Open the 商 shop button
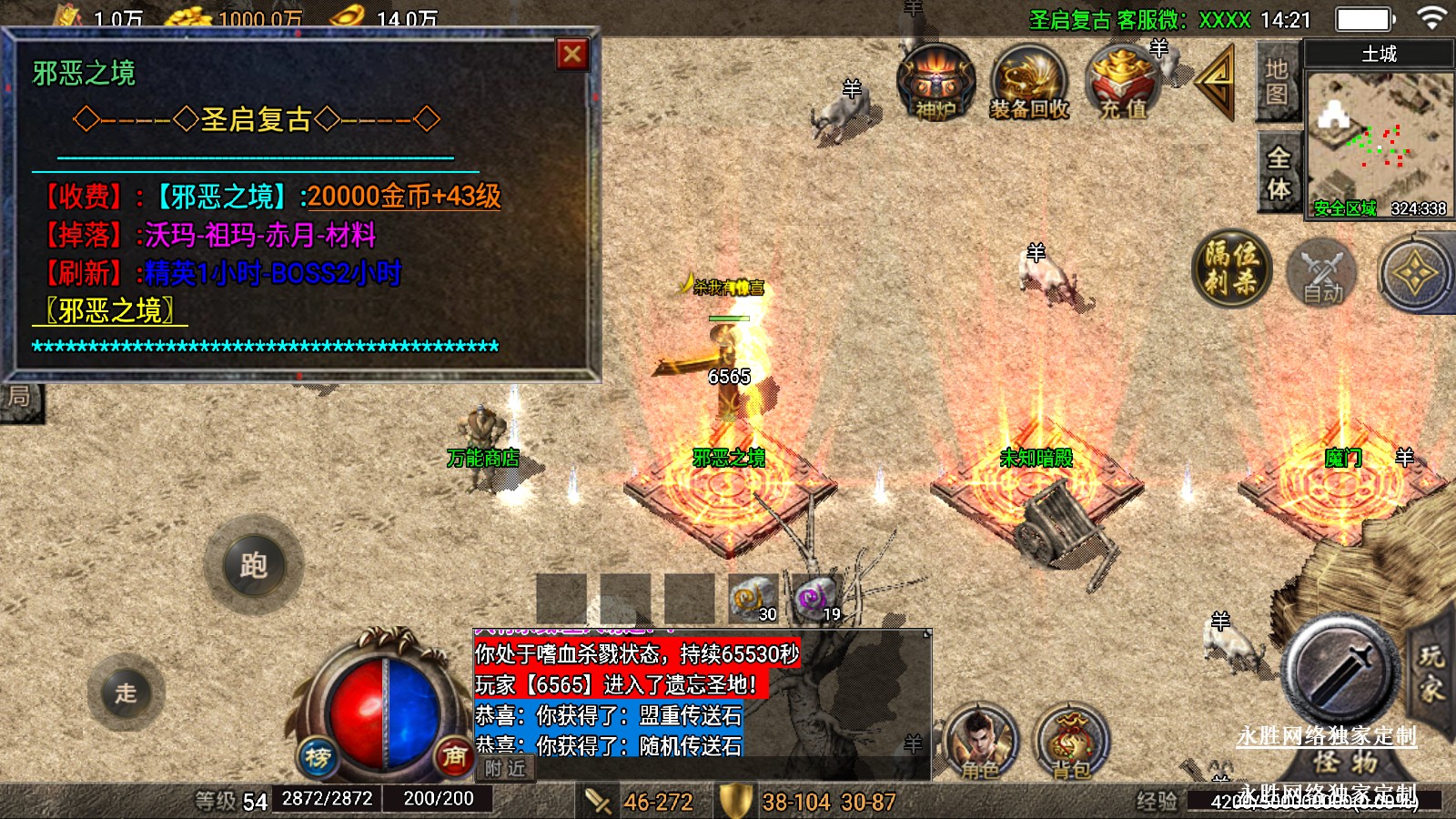Image resolution: width=1456 pixels, height=819 pixels. (454, 755)
